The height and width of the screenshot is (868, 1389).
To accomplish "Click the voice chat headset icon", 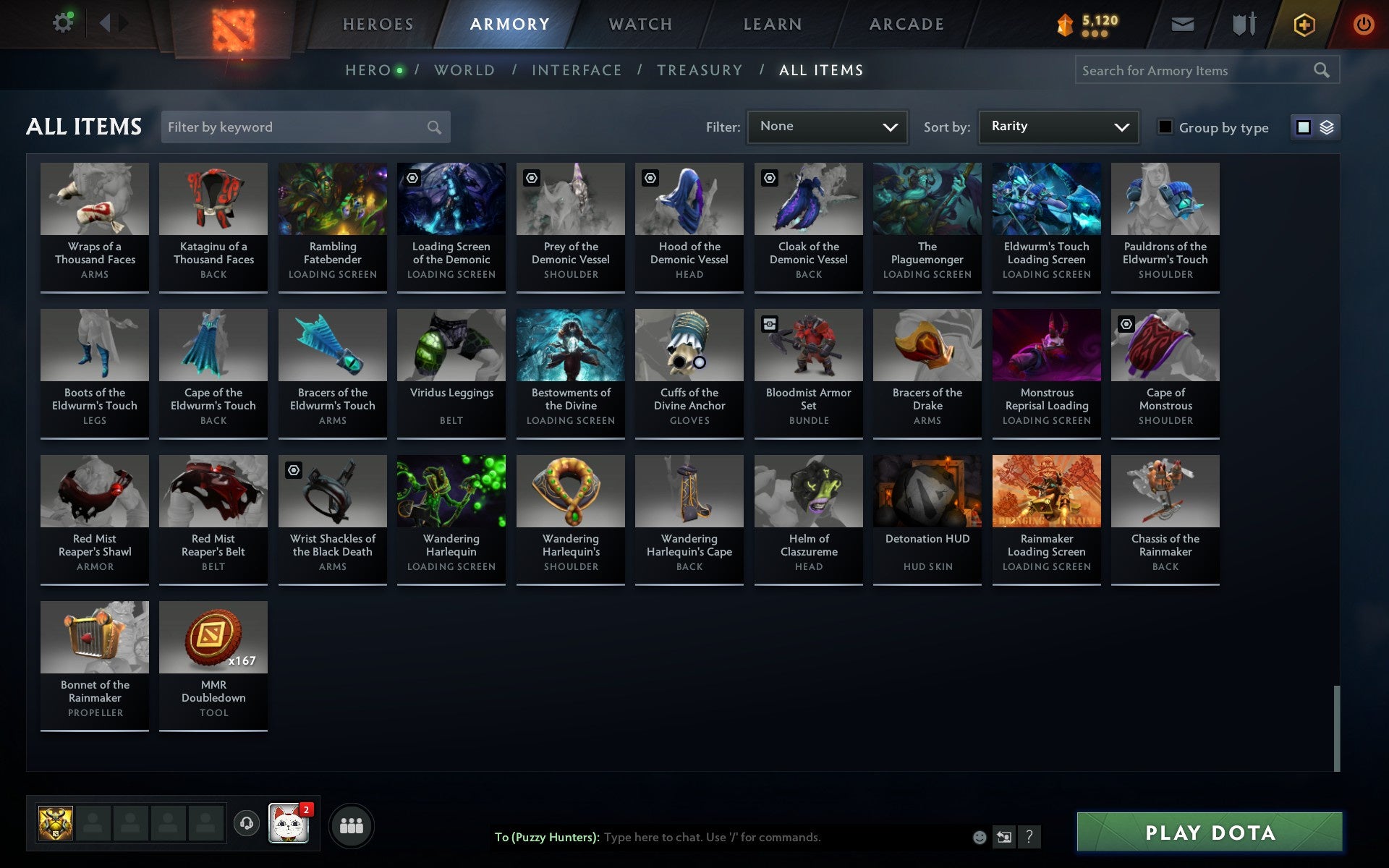I will click(x=245, y=823).
